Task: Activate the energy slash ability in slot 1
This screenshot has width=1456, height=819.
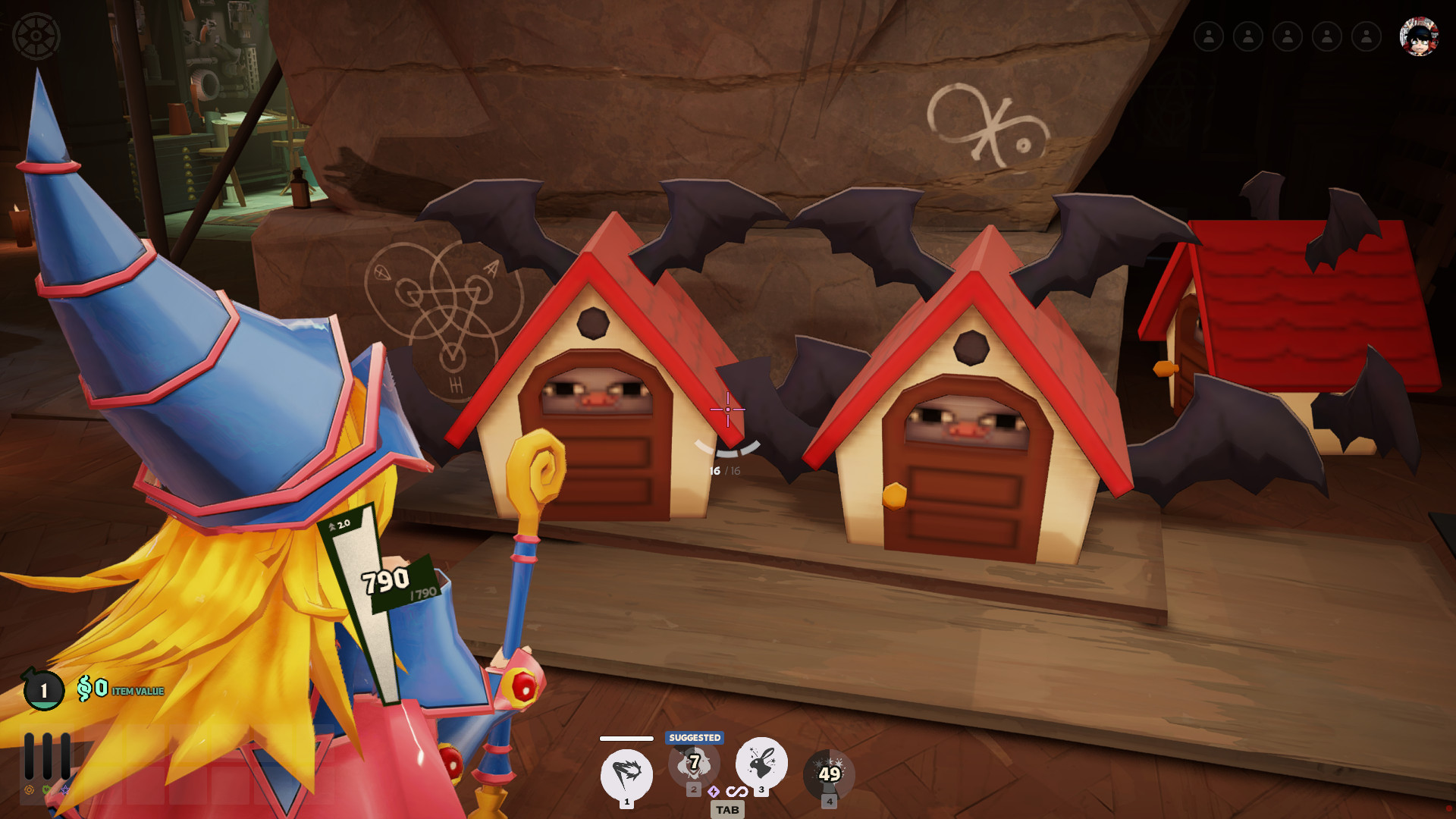Action: [x=626, y=774]
